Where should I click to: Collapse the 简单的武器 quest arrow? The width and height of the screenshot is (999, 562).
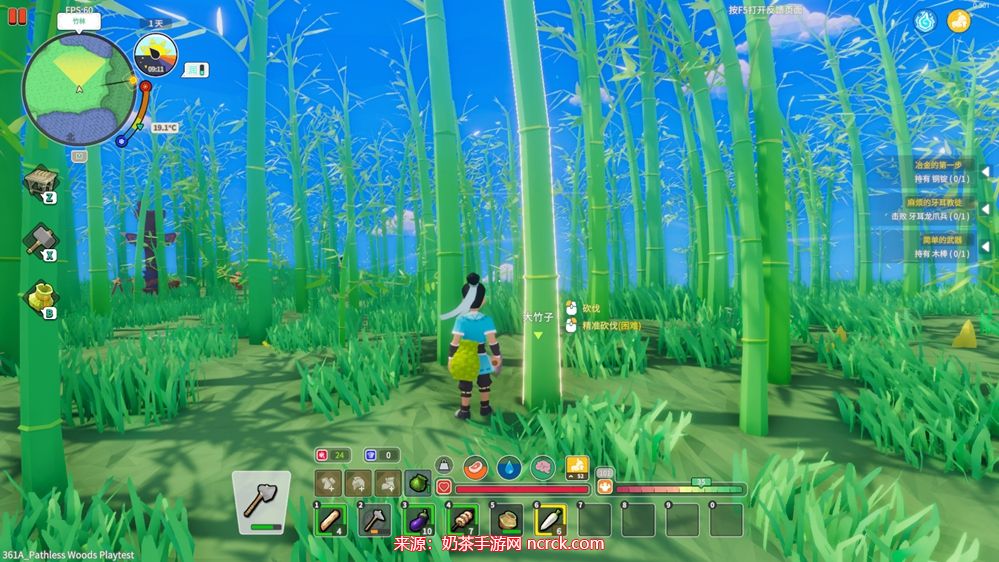[x=984, y=247]
